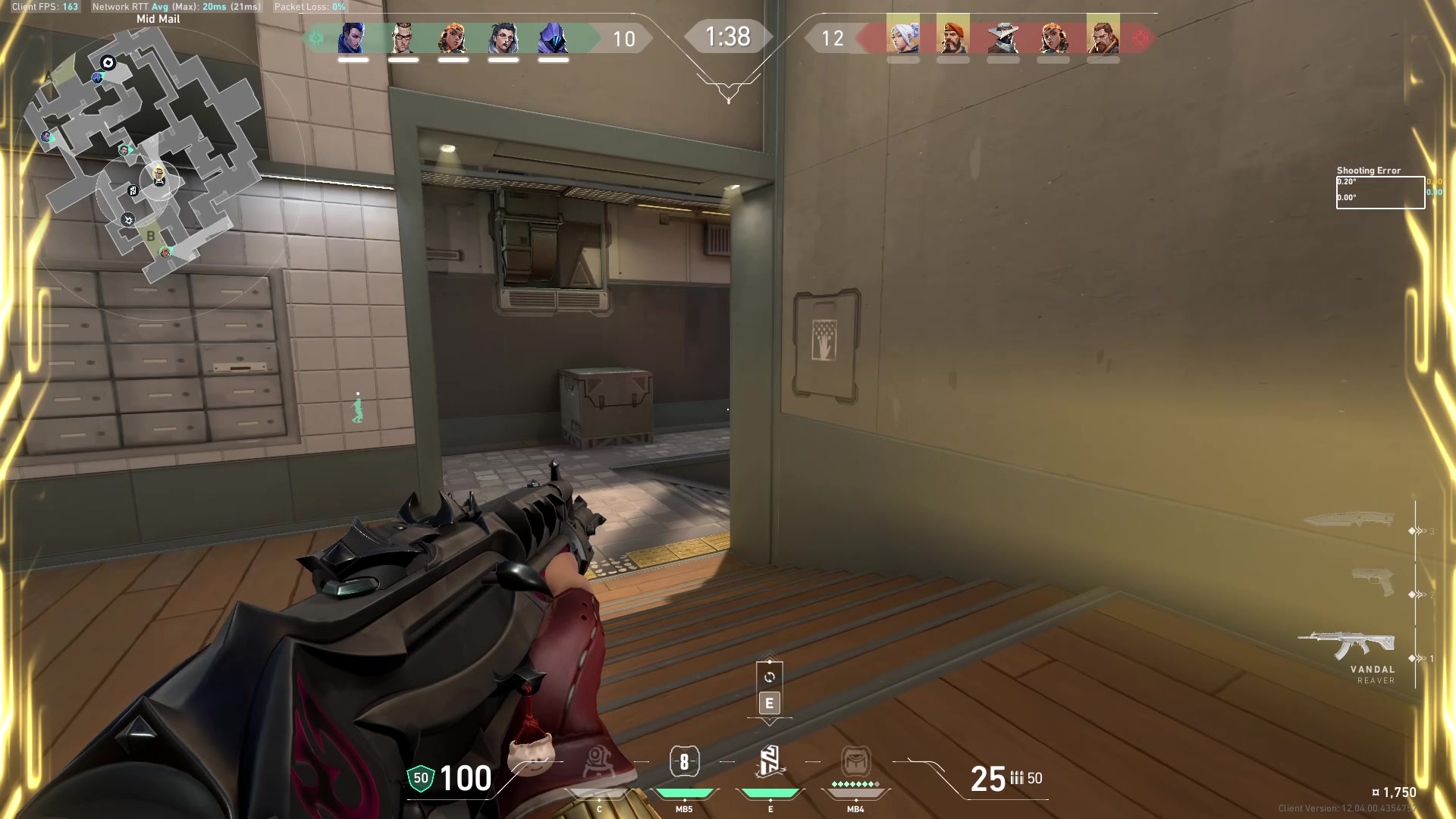Click the attacker emblem beside the score 10
The width and height of the screenshot is (1456, 819).
316,36
